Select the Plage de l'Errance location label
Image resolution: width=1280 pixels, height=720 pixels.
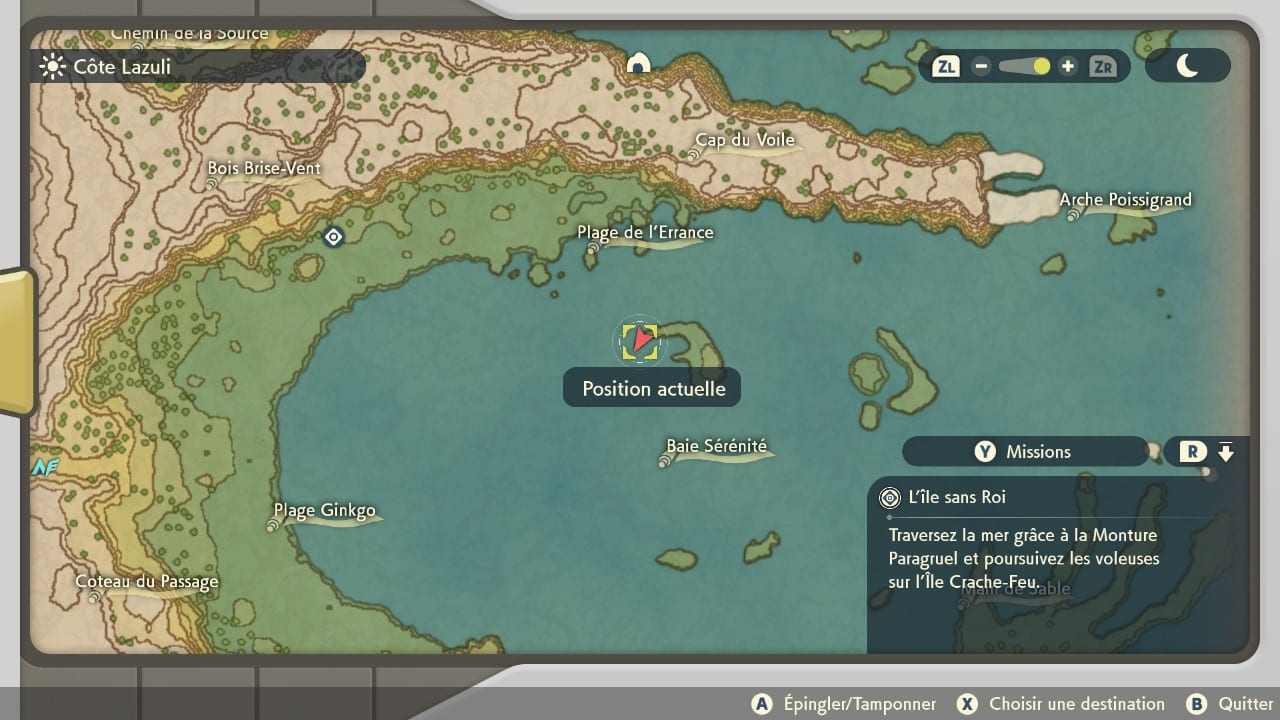coord(645,233)
